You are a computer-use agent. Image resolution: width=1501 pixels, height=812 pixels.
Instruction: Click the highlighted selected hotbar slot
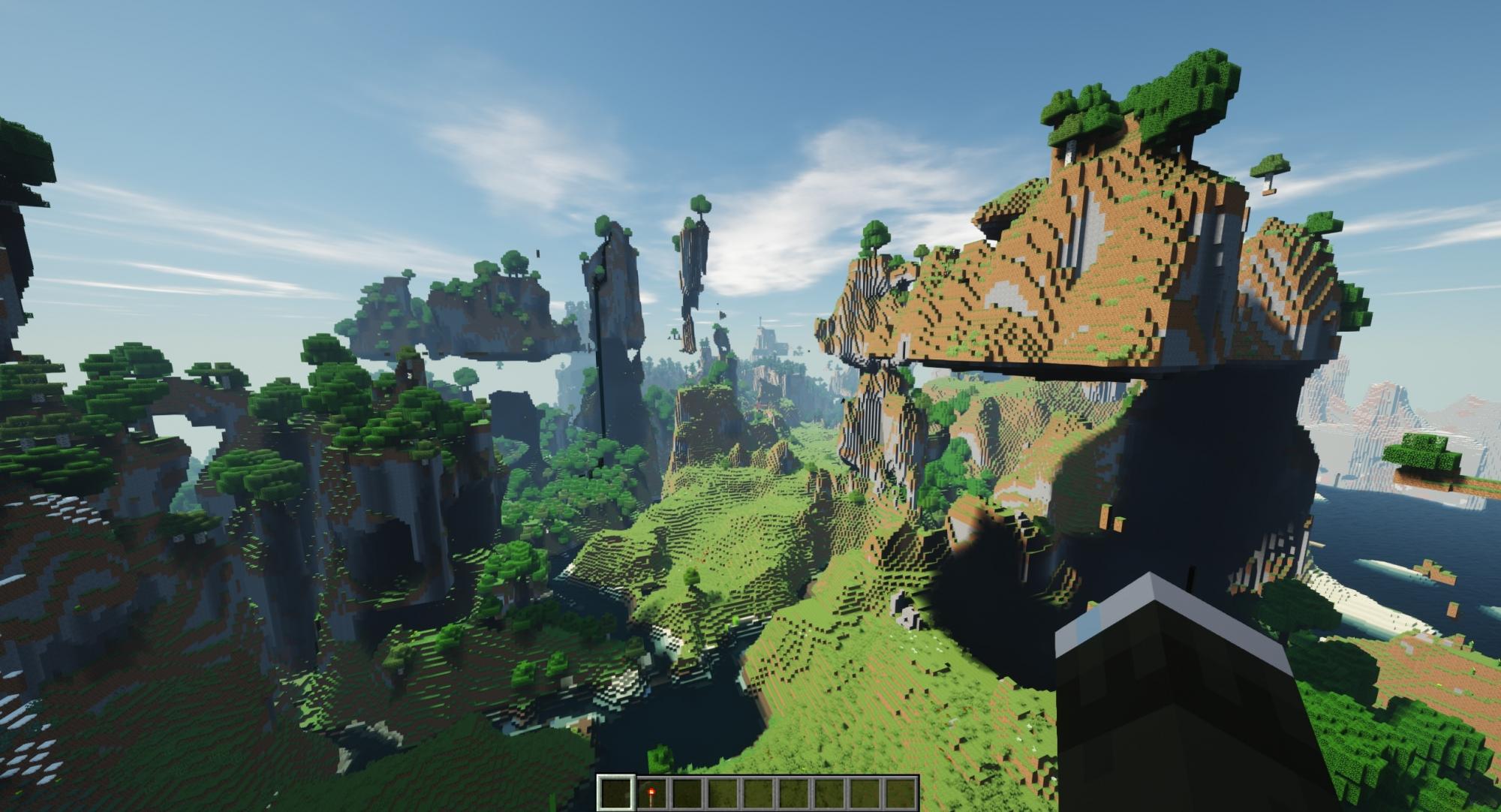(x=615, y=793)
